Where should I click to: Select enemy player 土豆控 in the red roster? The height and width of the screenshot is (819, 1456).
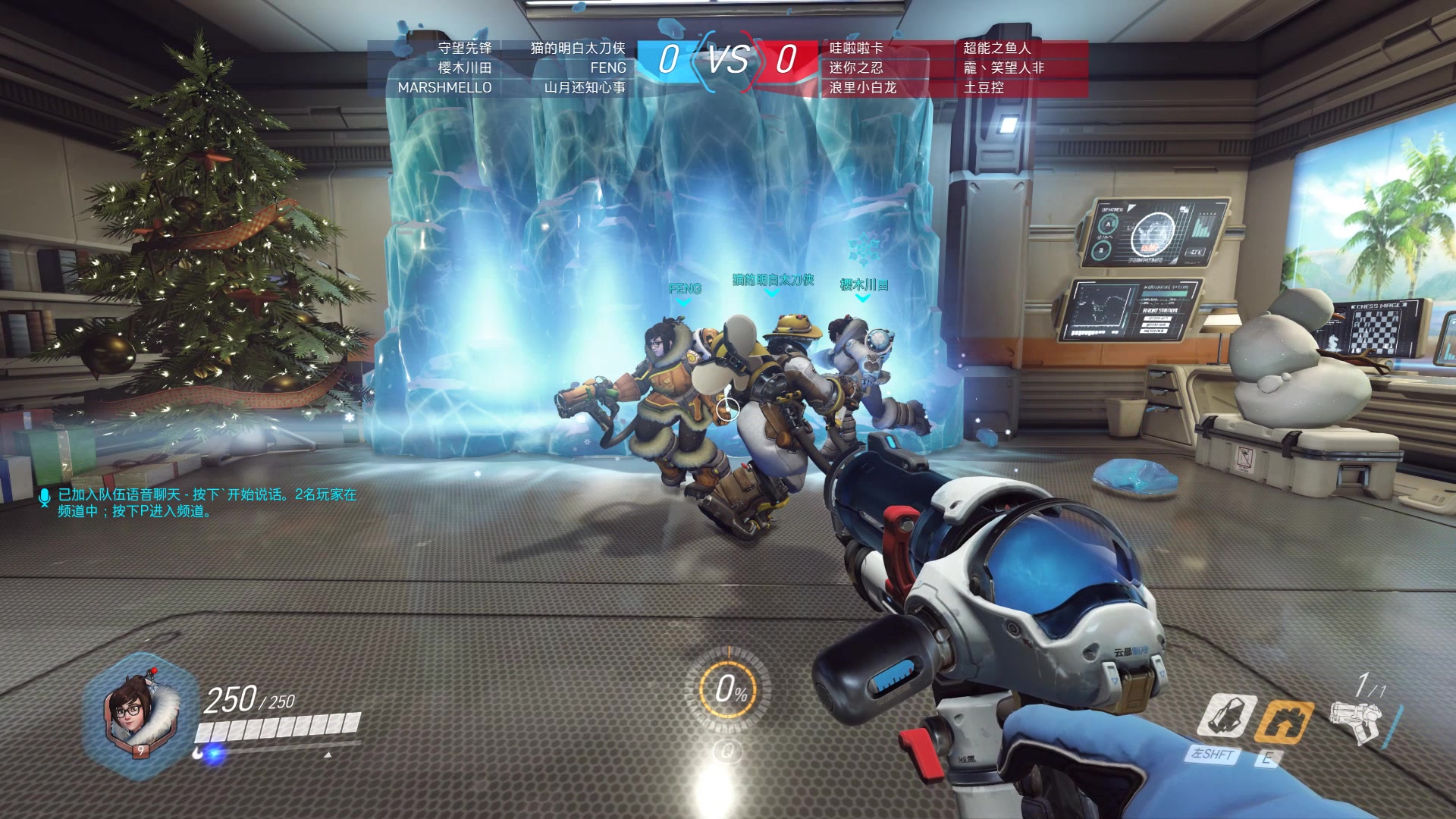tap(984, 87)
